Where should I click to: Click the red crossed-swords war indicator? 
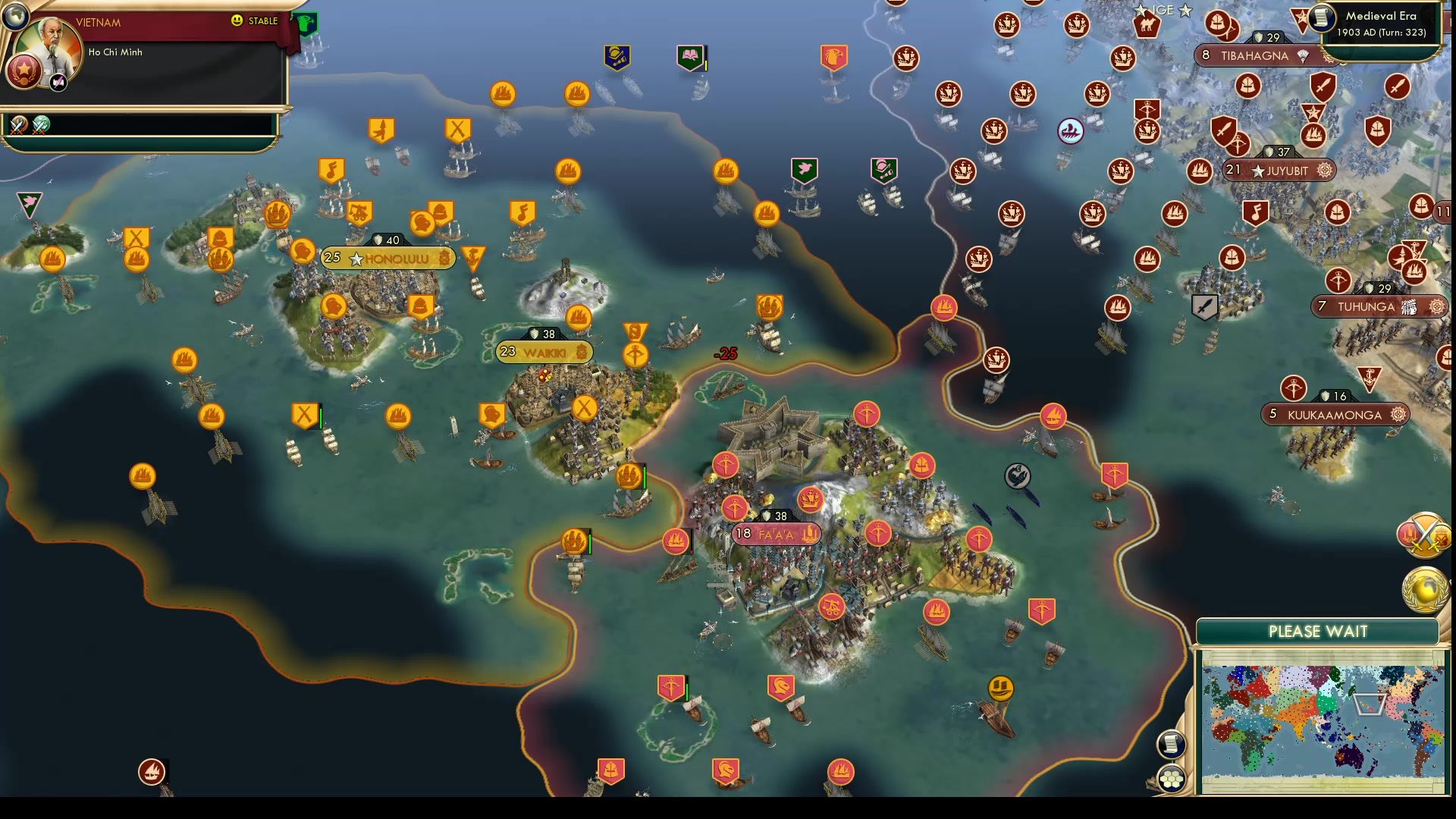(x=18, y=125)
